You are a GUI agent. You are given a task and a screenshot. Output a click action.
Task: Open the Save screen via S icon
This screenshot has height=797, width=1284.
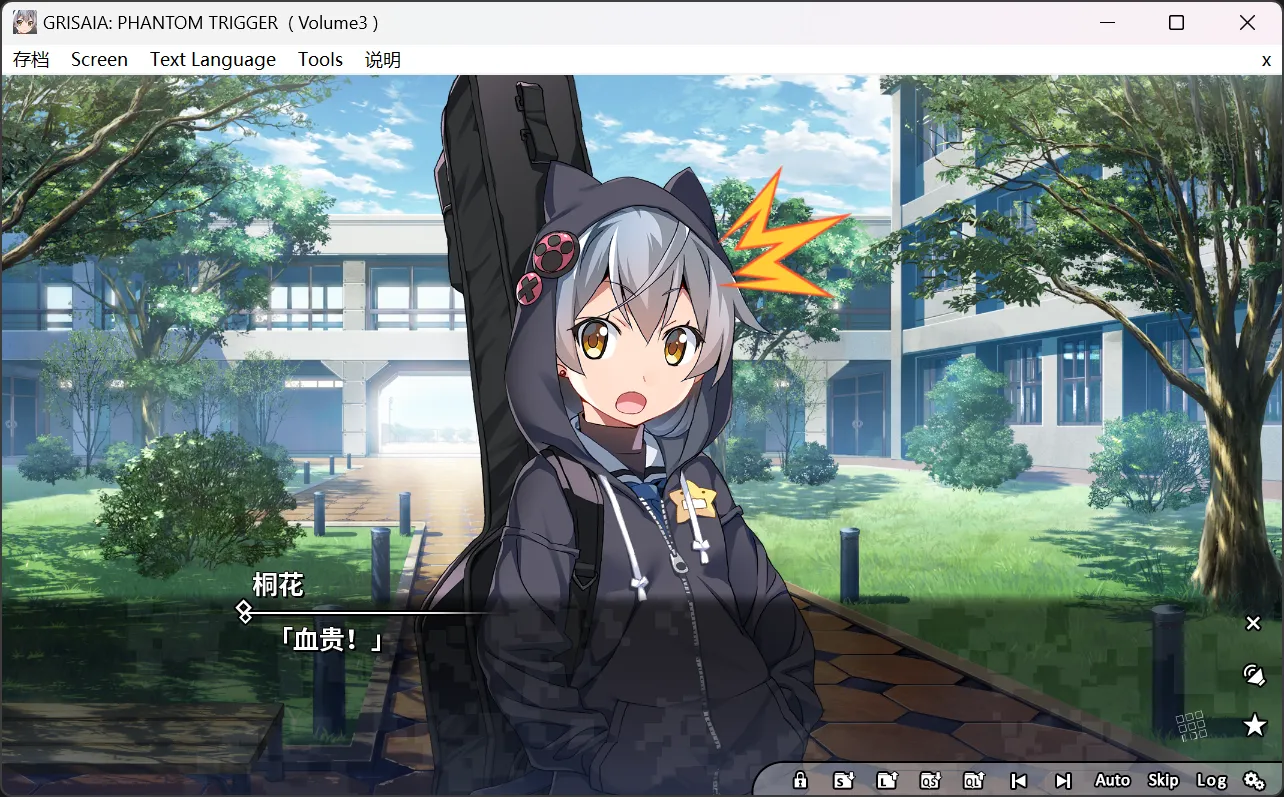(x=843, y=780)
